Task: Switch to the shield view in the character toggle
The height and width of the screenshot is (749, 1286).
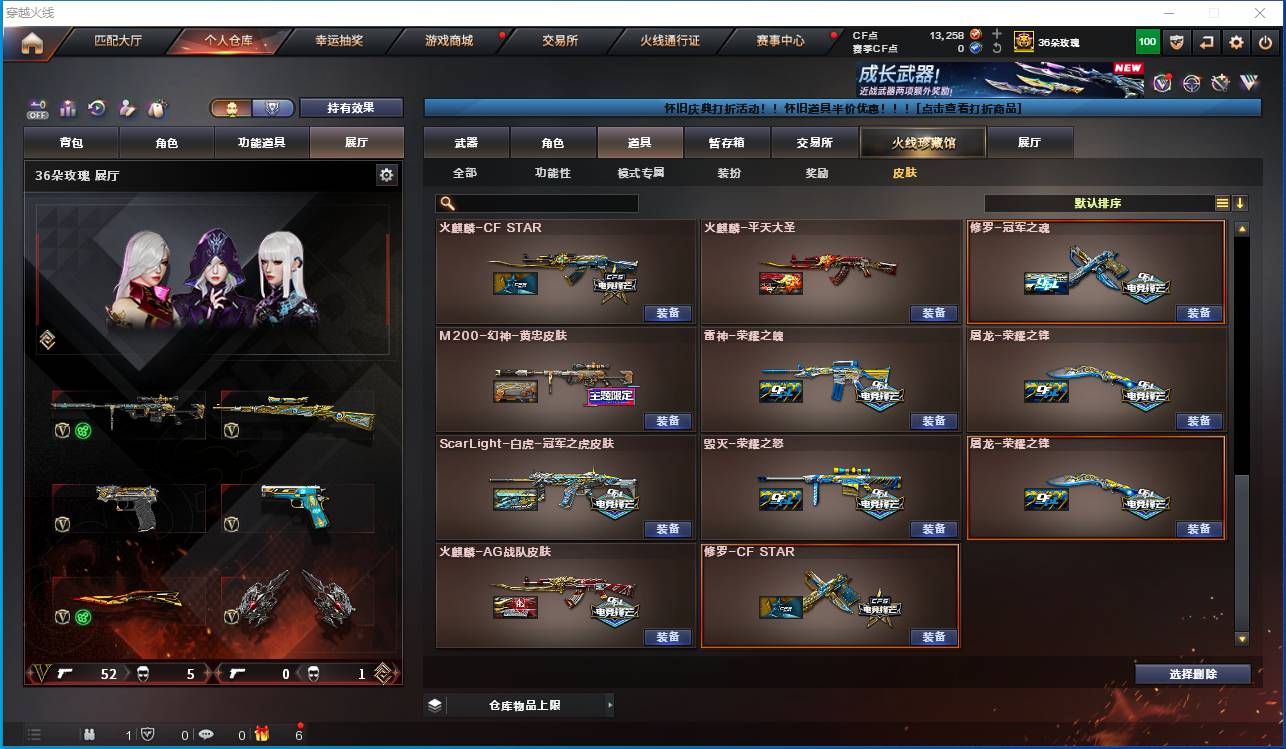Action: 272,108
